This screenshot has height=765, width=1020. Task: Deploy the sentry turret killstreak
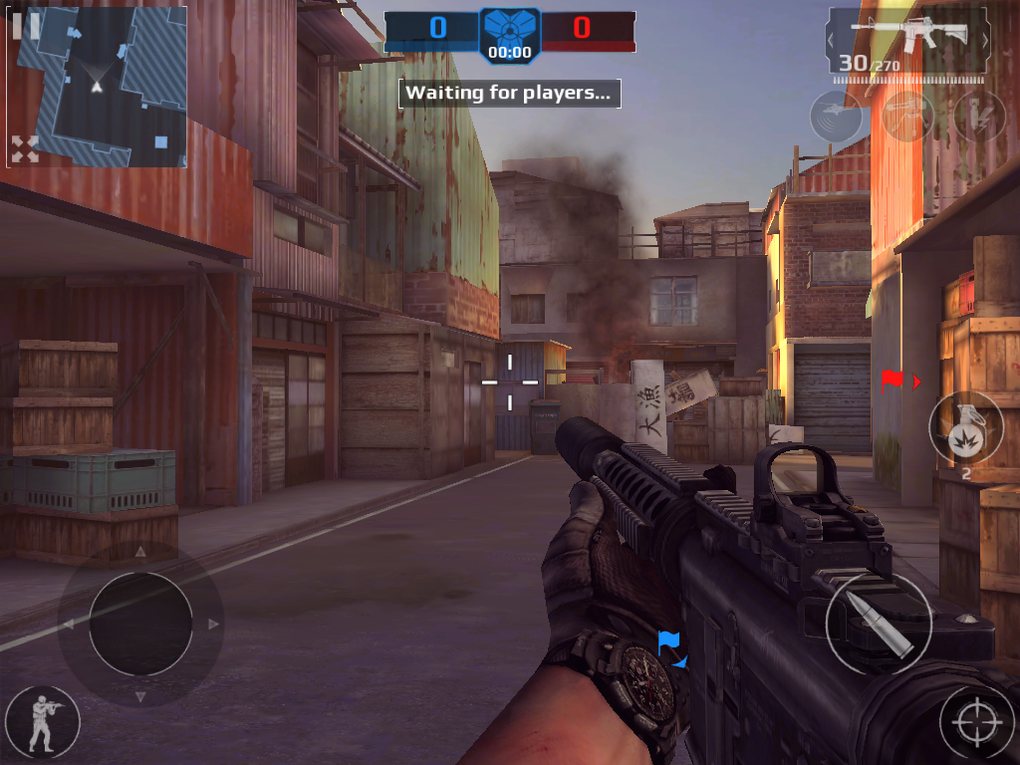tap(908, 117)
